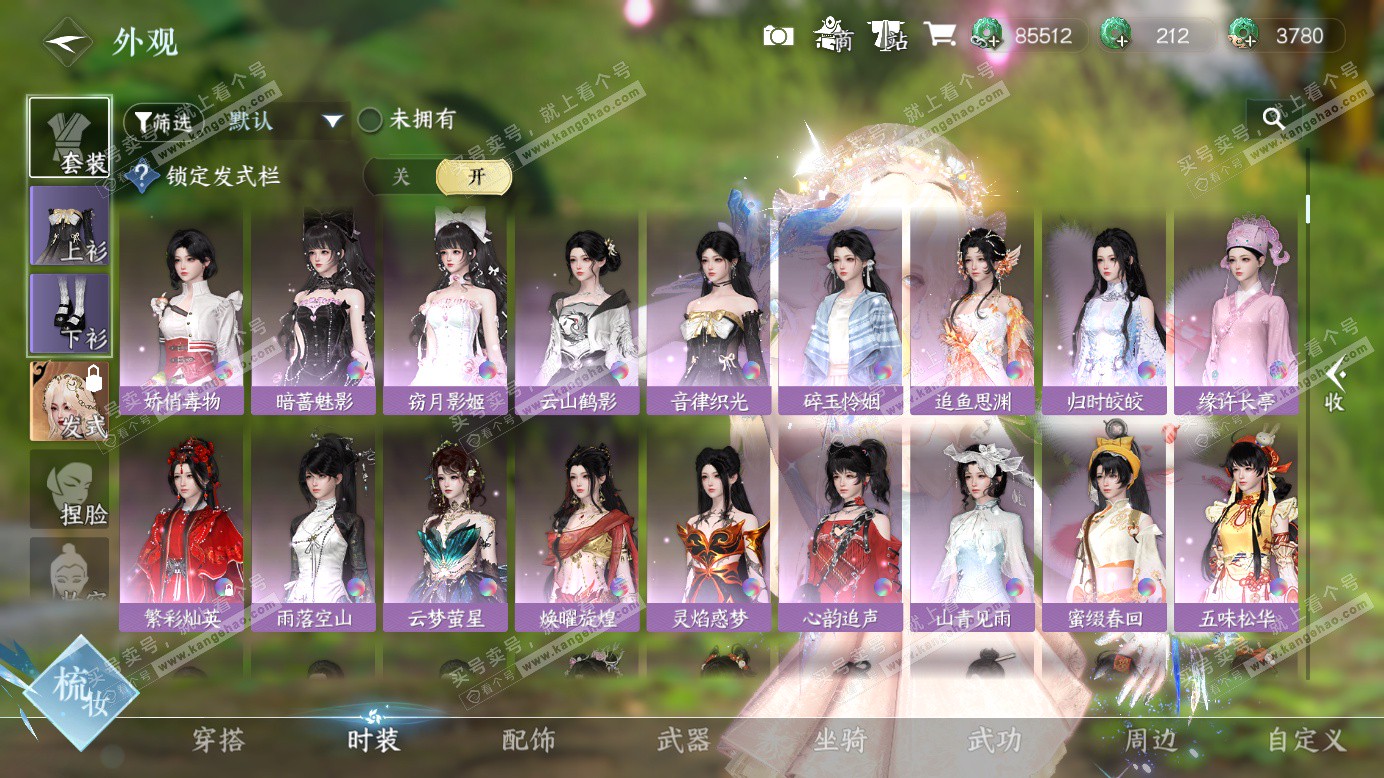Select the 捏脸 face category

pos(70,490)
